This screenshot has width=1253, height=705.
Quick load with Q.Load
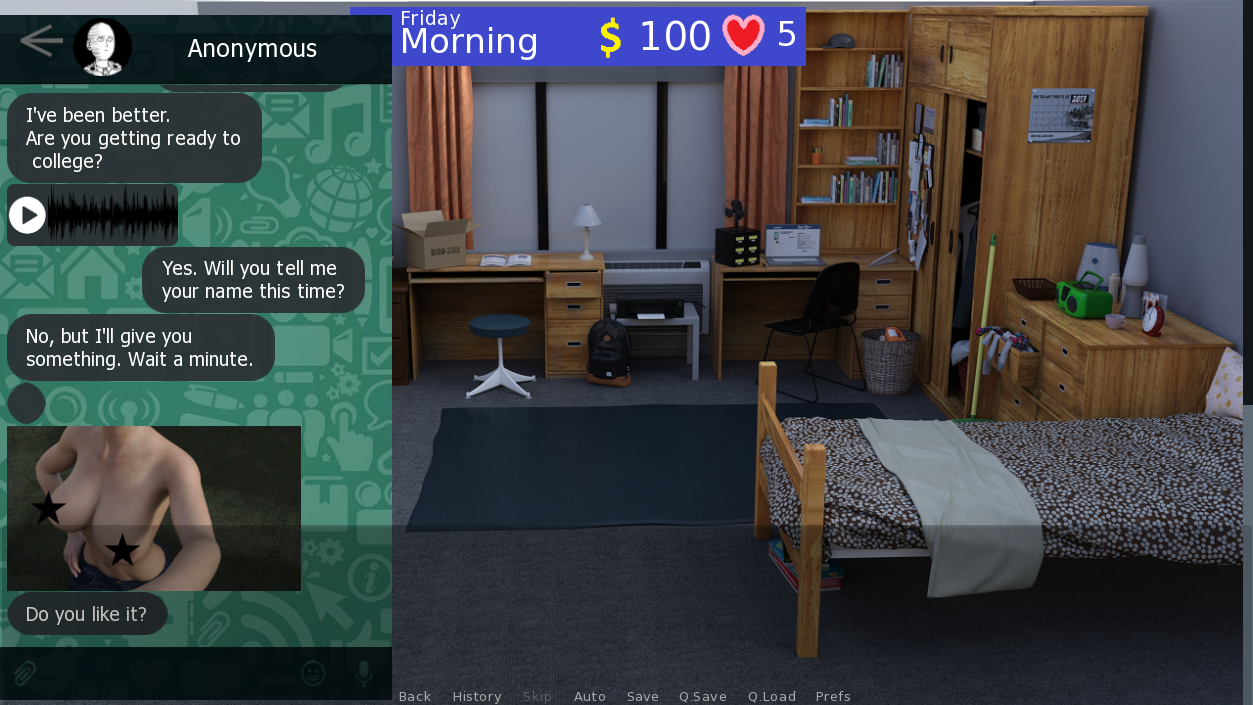click(772, 696)
